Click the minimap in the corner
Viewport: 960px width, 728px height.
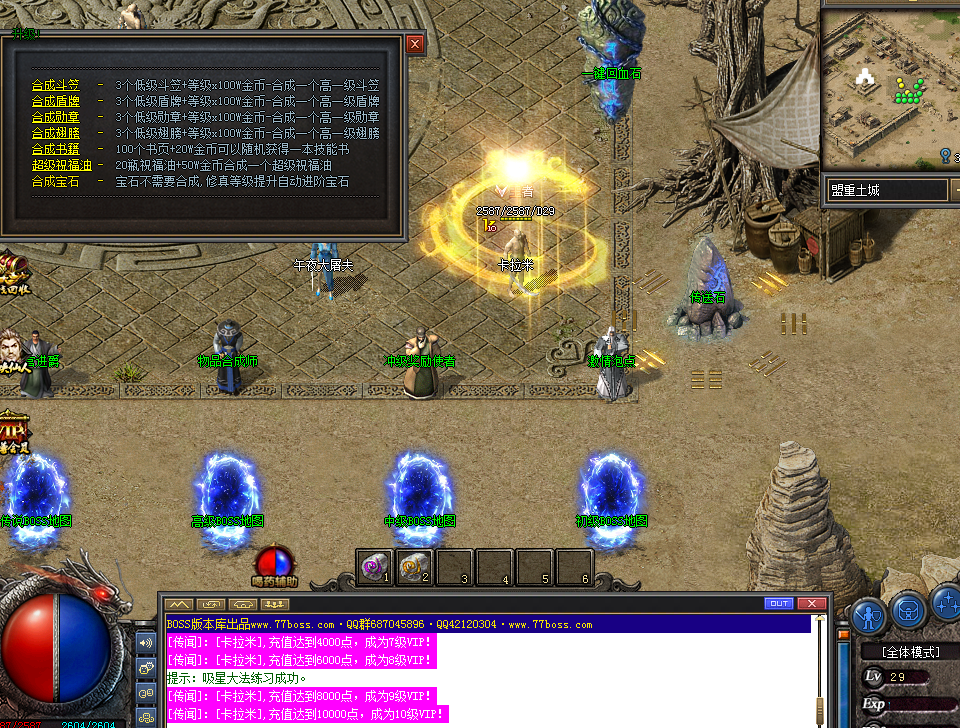click(x=890, y=90)
